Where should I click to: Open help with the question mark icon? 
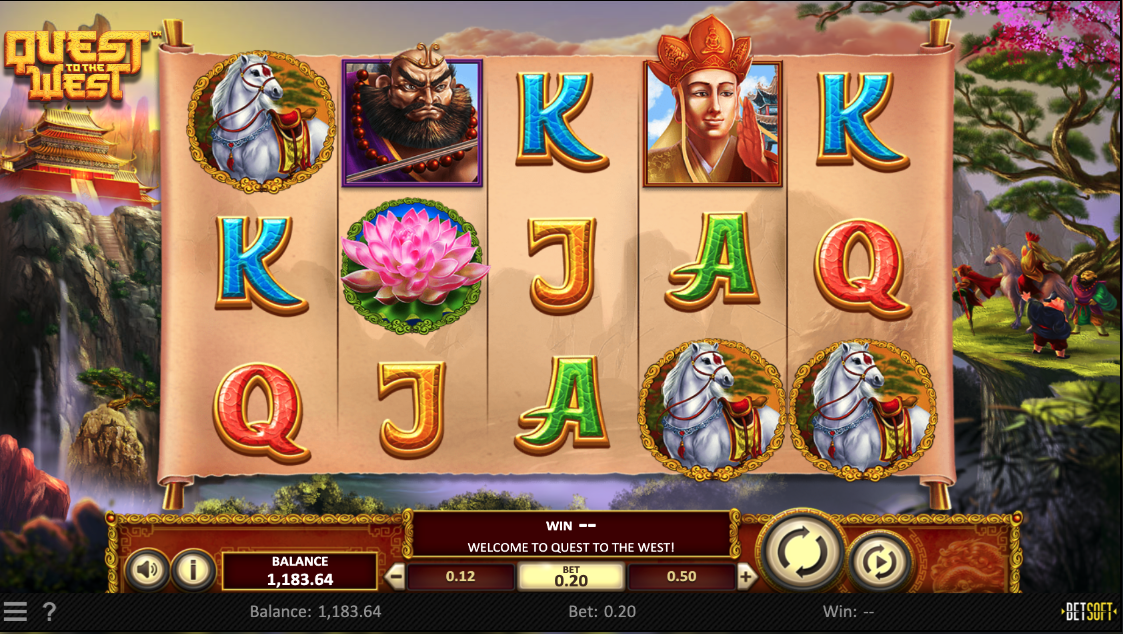49,612
